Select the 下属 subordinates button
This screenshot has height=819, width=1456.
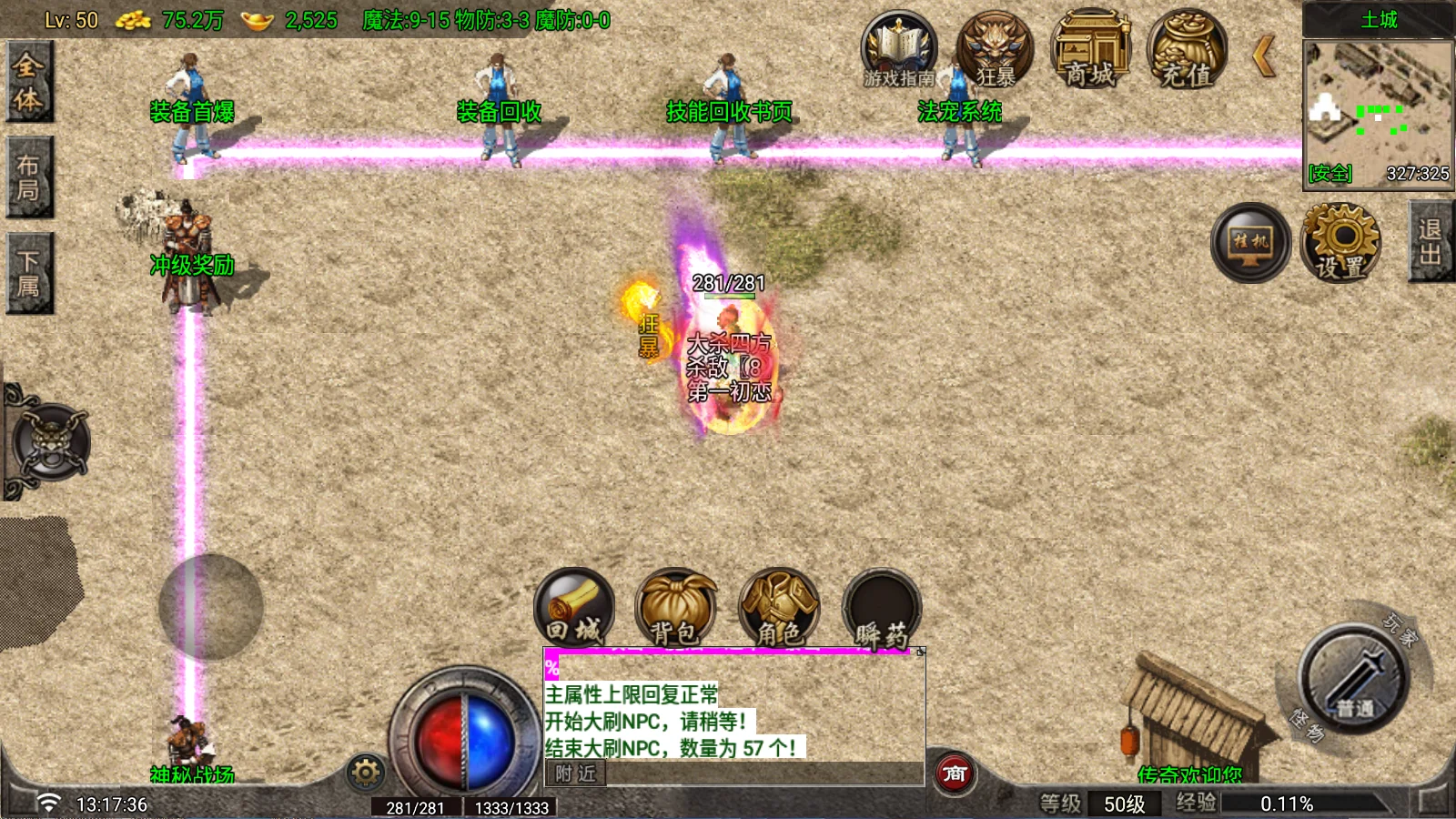[28, 273]
